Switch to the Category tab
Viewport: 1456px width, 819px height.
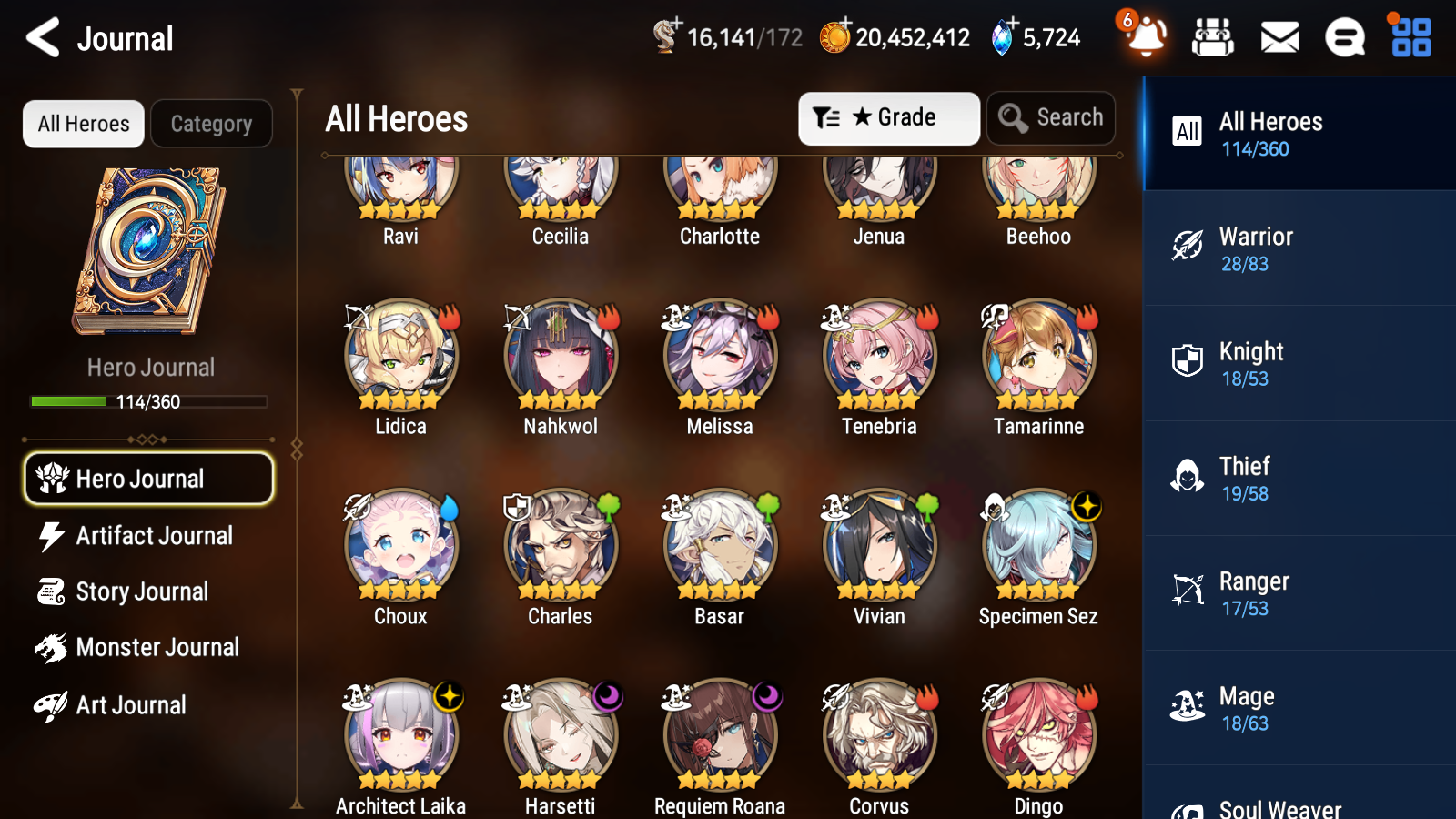coord(211,123)
